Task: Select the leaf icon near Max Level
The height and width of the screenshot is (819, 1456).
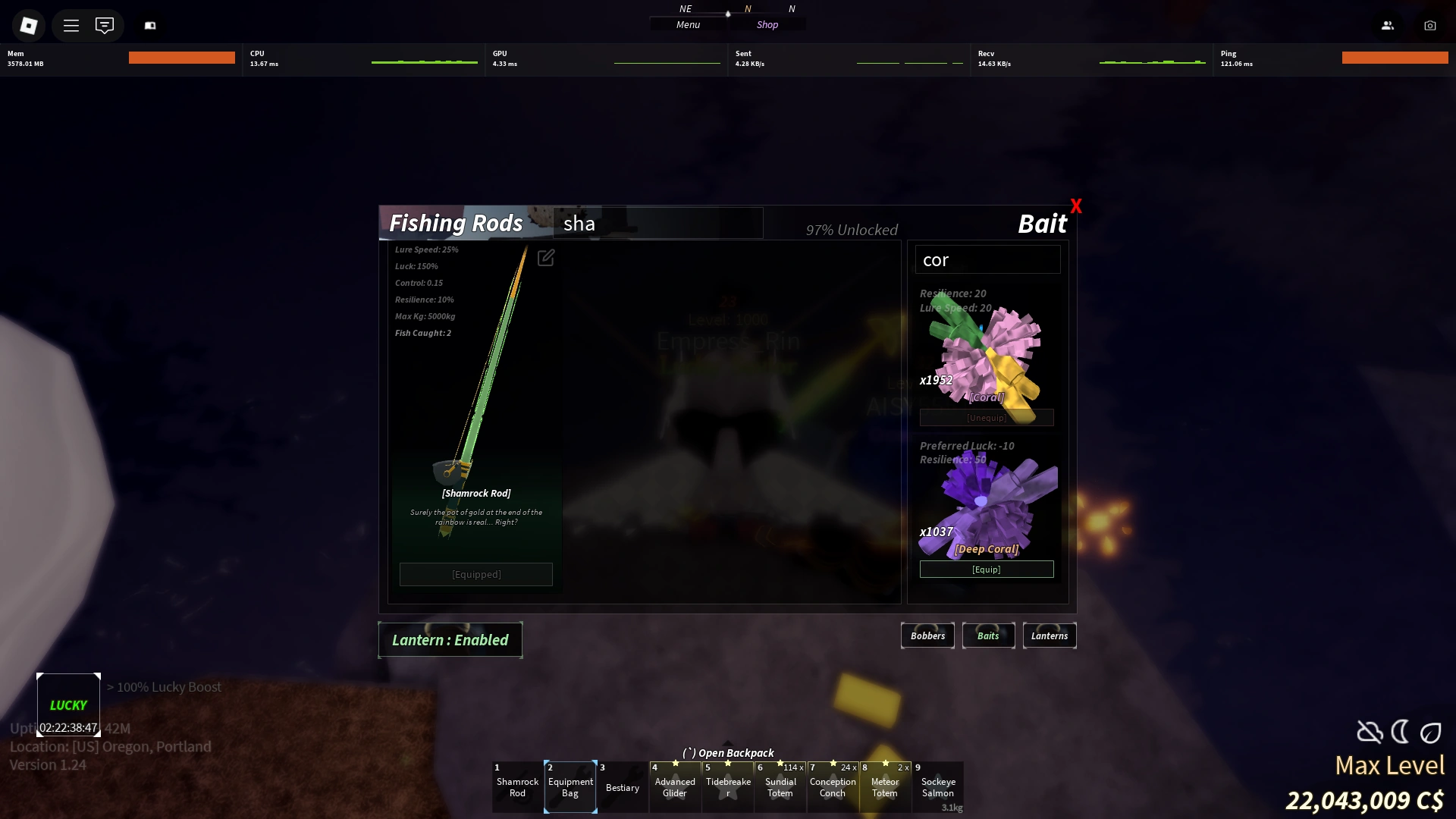Action: [1430, 733]
